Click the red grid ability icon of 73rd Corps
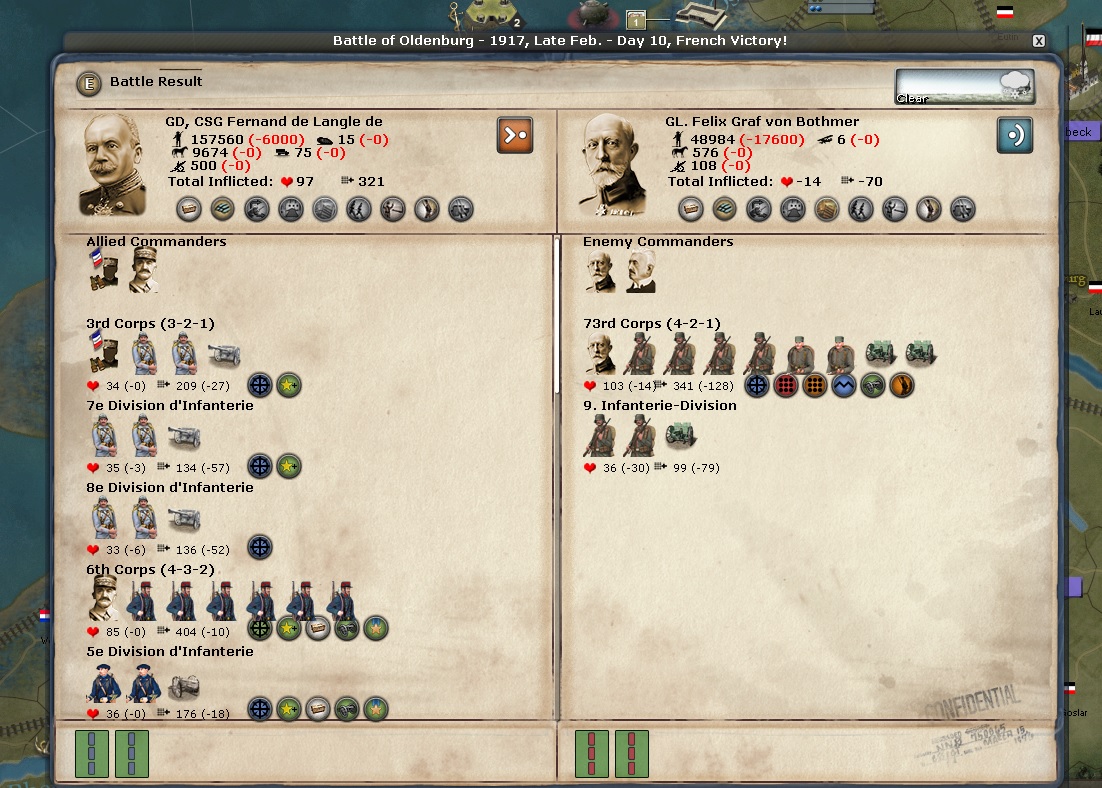 [x=786, y=386]
